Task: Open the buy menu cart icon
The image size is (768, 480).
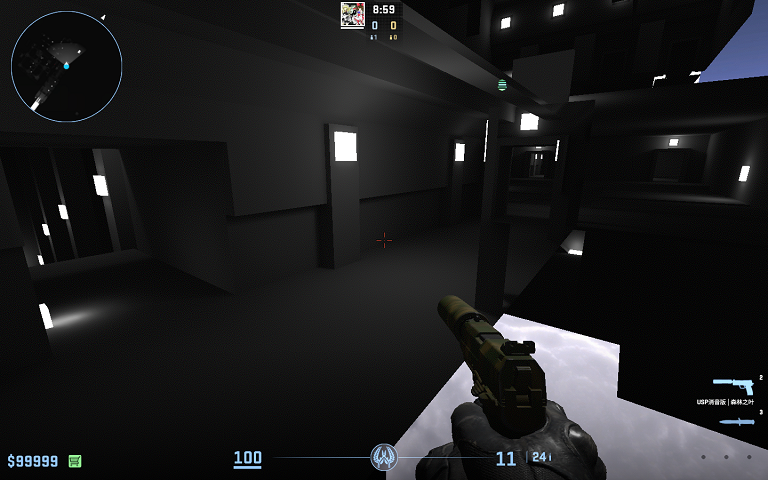Action: click(75, 461)
